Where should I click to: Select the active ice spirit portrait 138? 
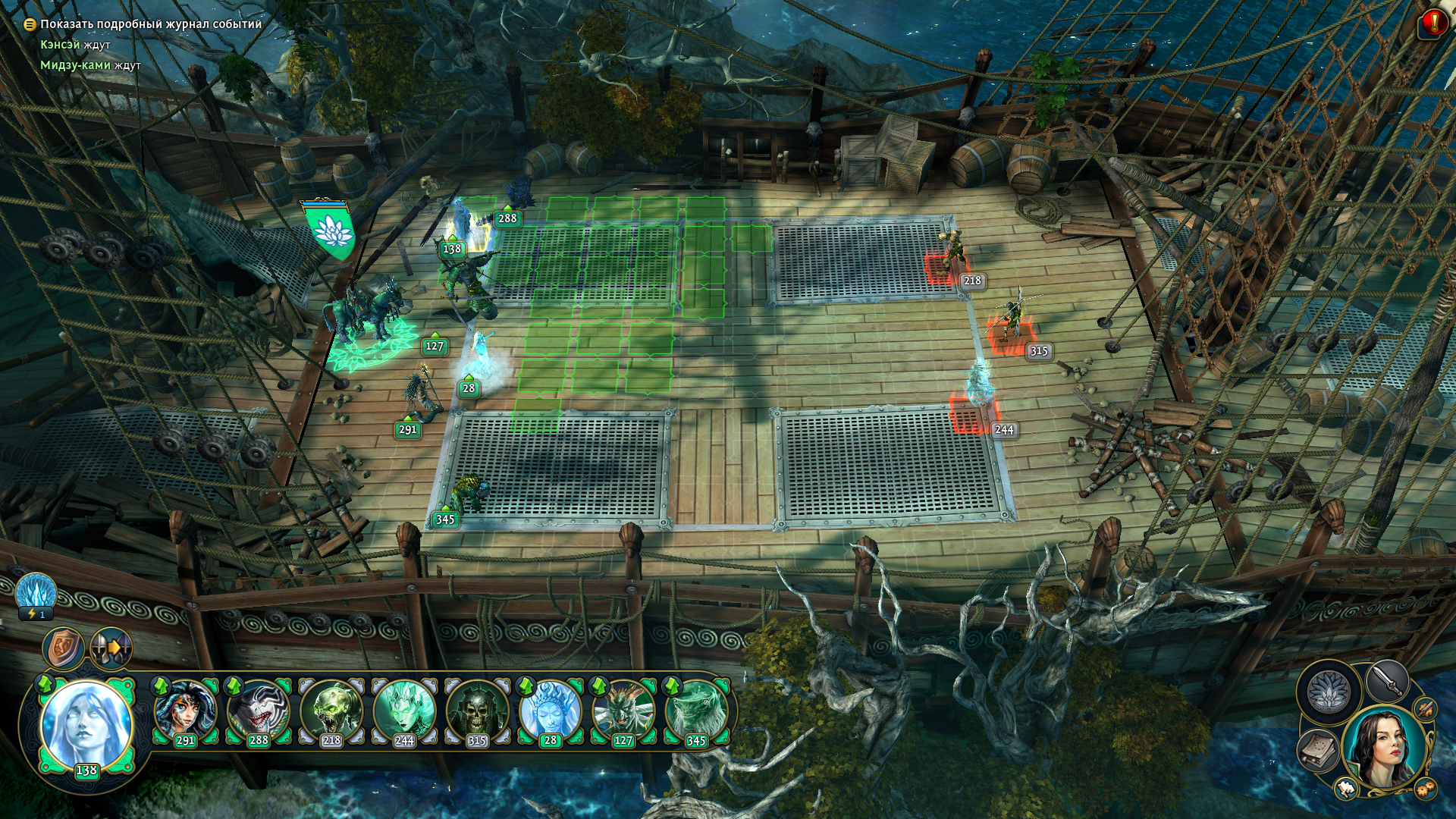86,724
